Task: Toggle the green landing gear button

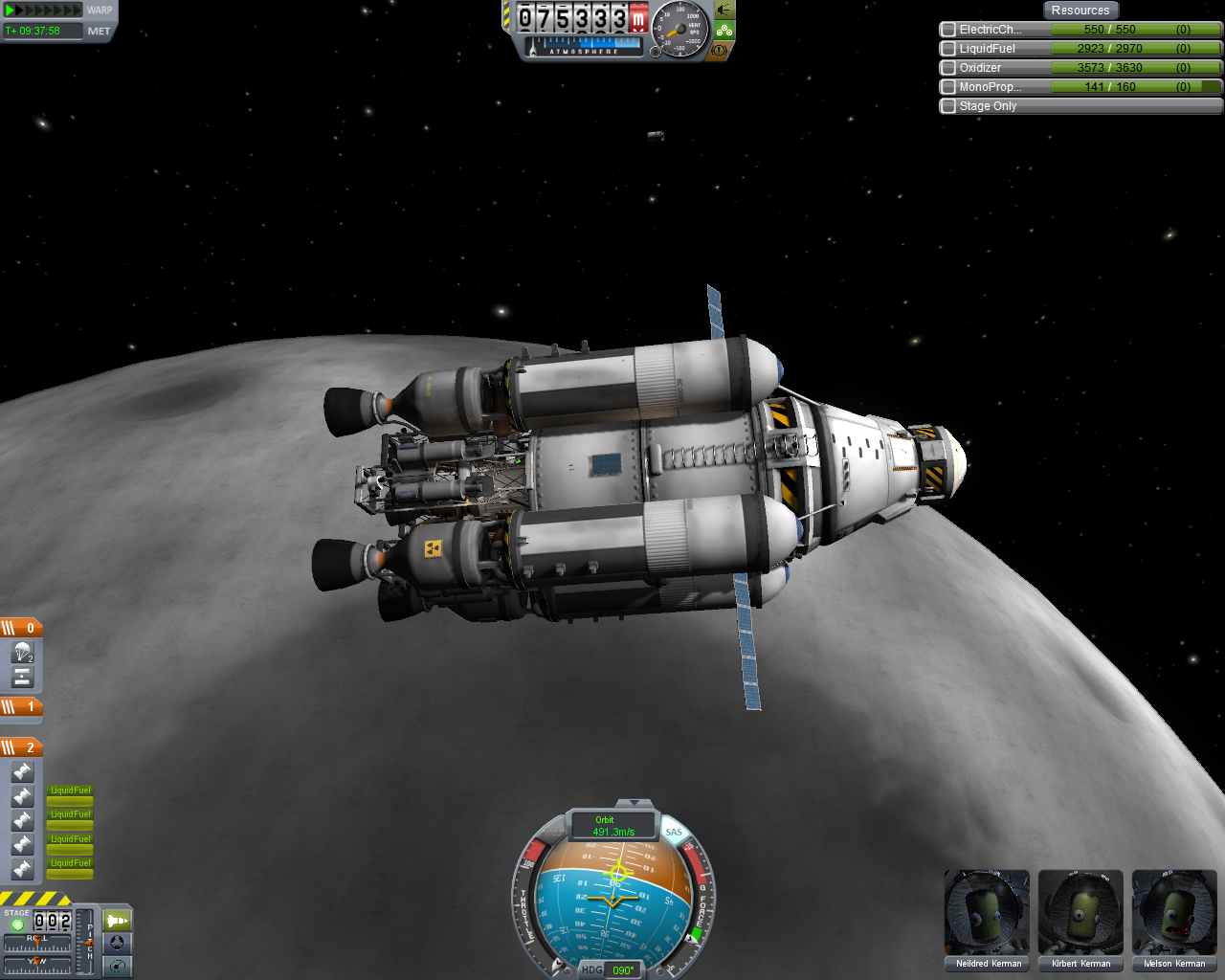Action: (724, 31)
